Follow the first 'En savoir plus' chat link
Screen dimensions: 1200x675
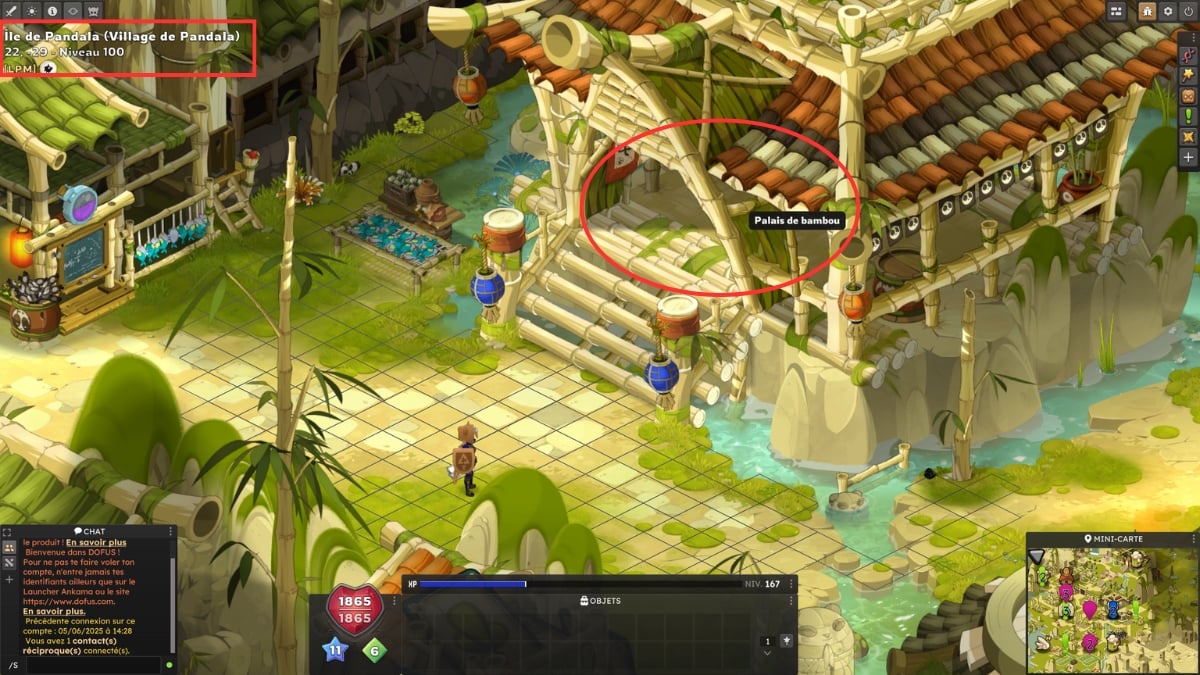[x=98, y=542]
